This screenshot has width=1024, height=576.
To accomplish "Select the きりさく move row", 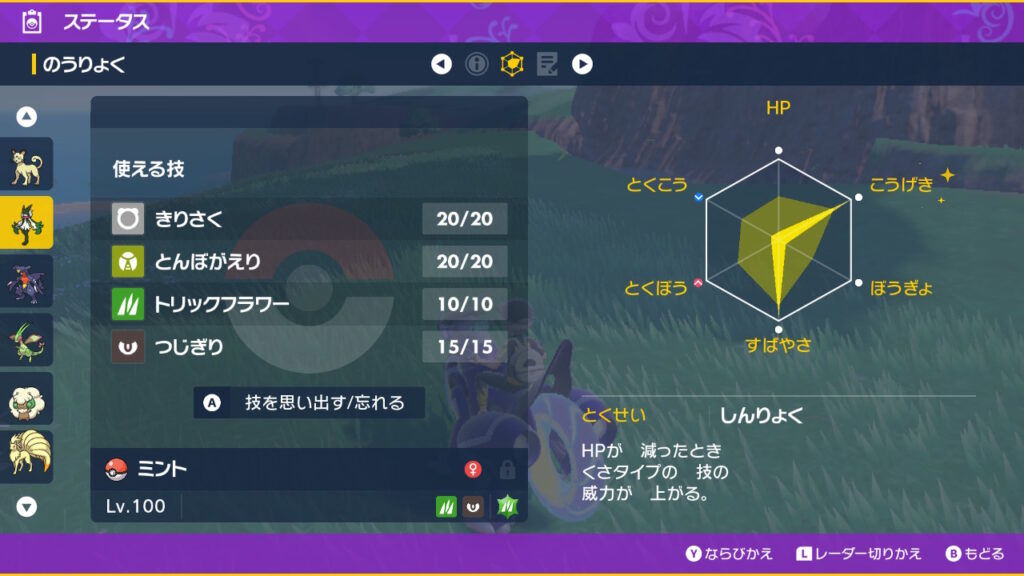I will coord(309,218).
